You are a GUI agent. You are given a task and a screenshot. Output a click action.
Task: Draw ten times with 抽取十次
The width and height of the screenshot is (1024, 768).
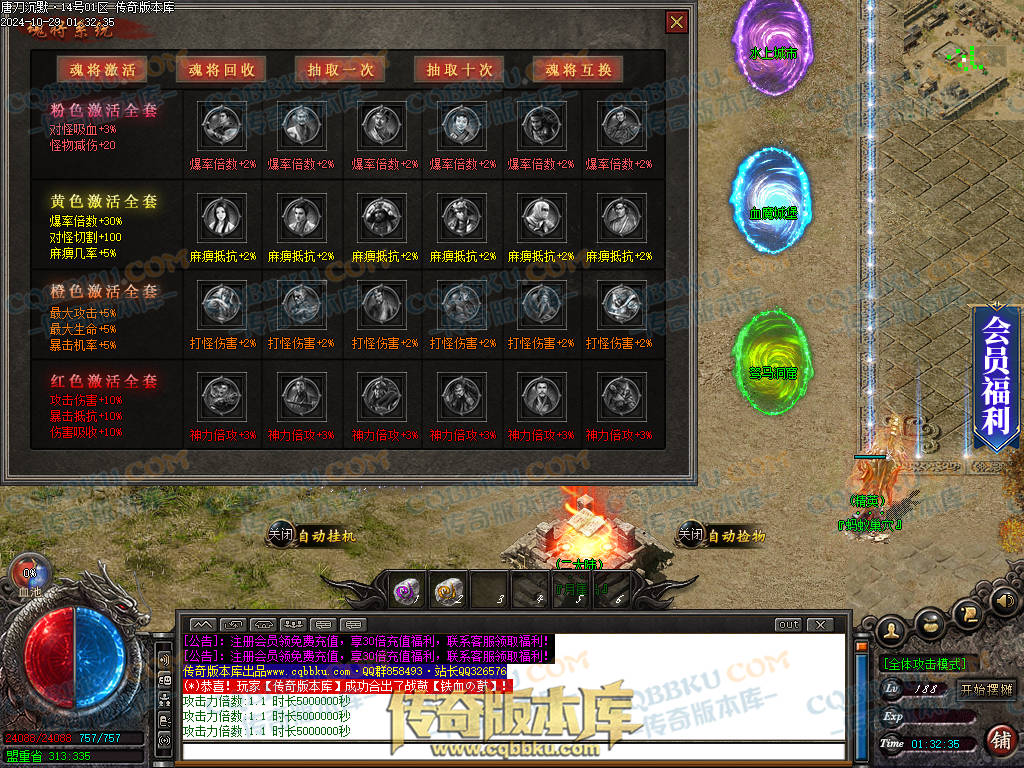(459, 69)
